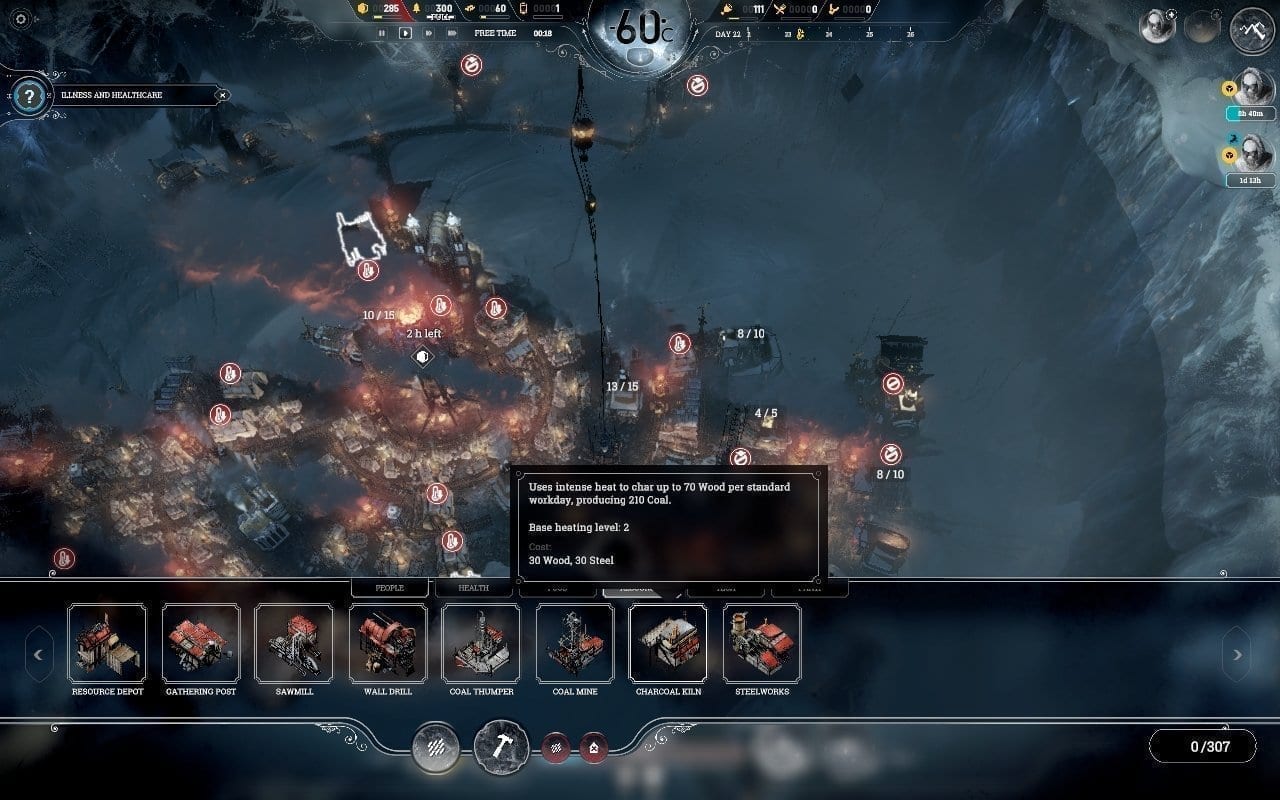Choose the Coal Thumper building
The width and height of the screenshot is (1280, 800).
[481, 643]
